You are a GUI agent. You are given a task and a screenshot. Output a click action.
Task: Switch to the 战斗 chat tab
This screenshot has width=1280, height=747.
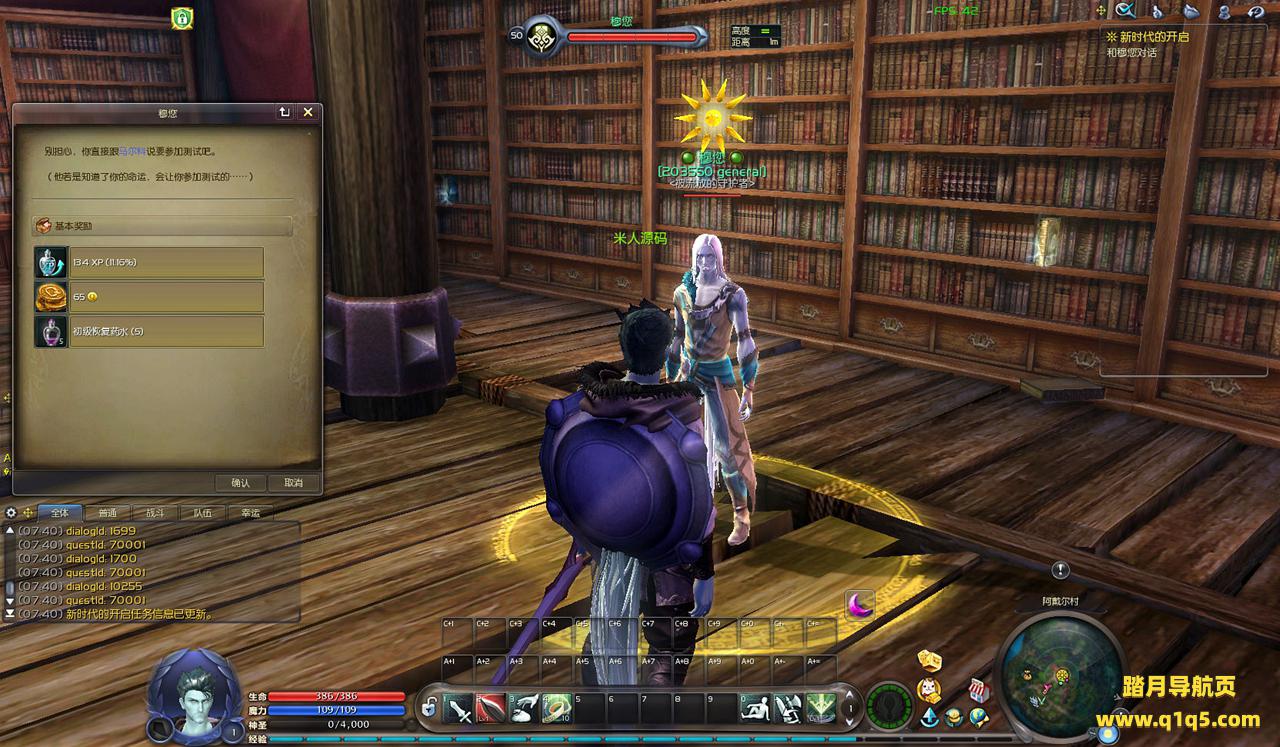[x=155, y=513]
